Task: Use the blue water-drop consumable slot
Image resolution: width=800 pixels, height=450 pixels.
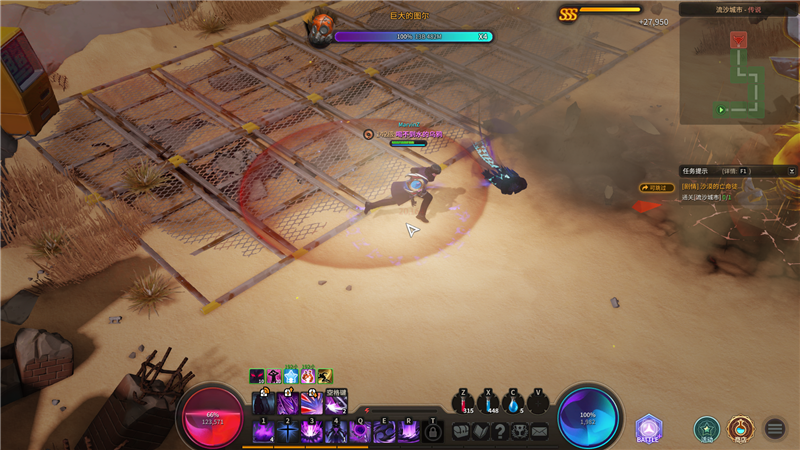Action: coord(514,403)
